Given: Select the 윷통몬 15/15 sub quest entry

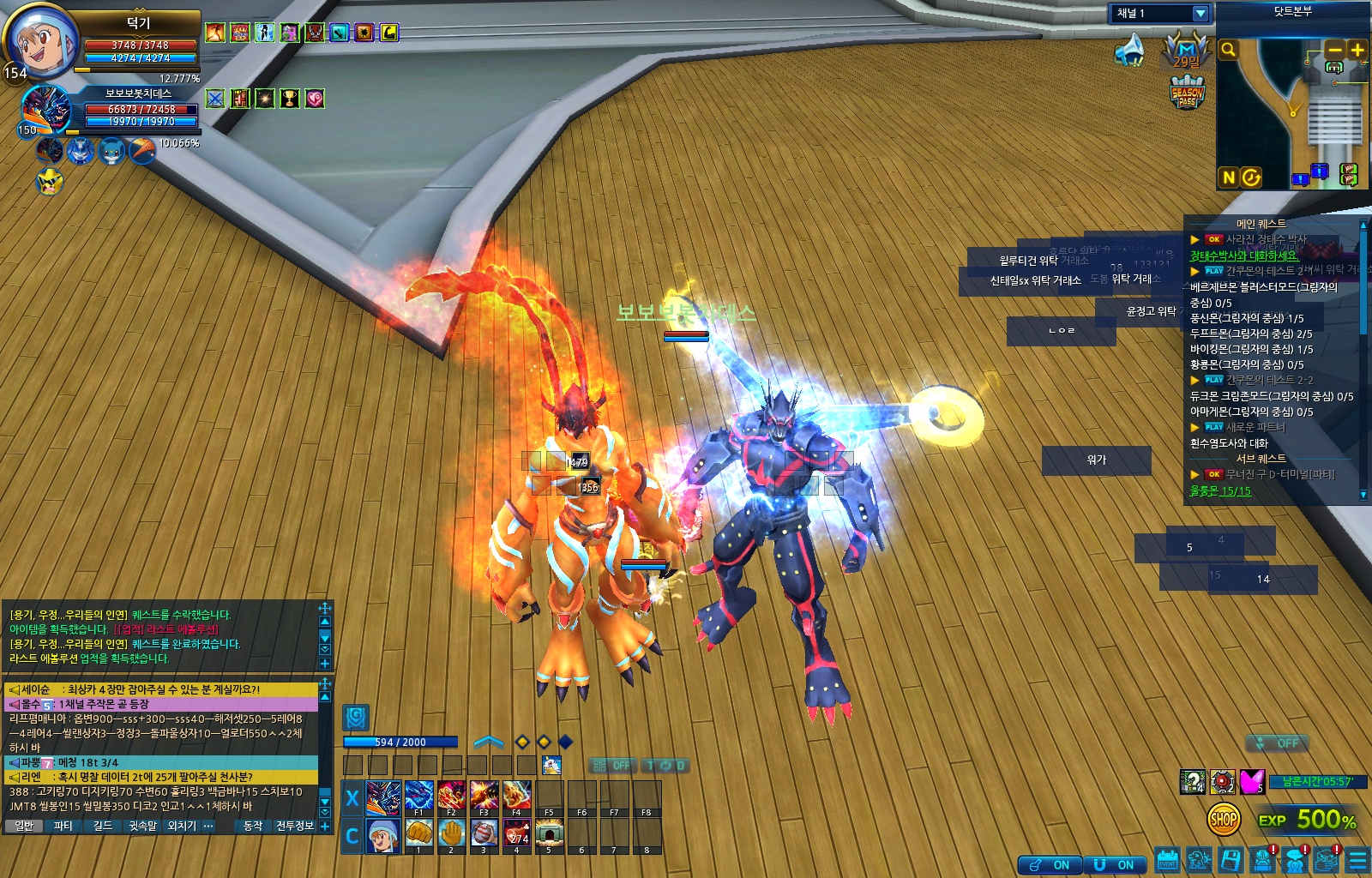Looking at the screenshot, I should (1220, 491).
